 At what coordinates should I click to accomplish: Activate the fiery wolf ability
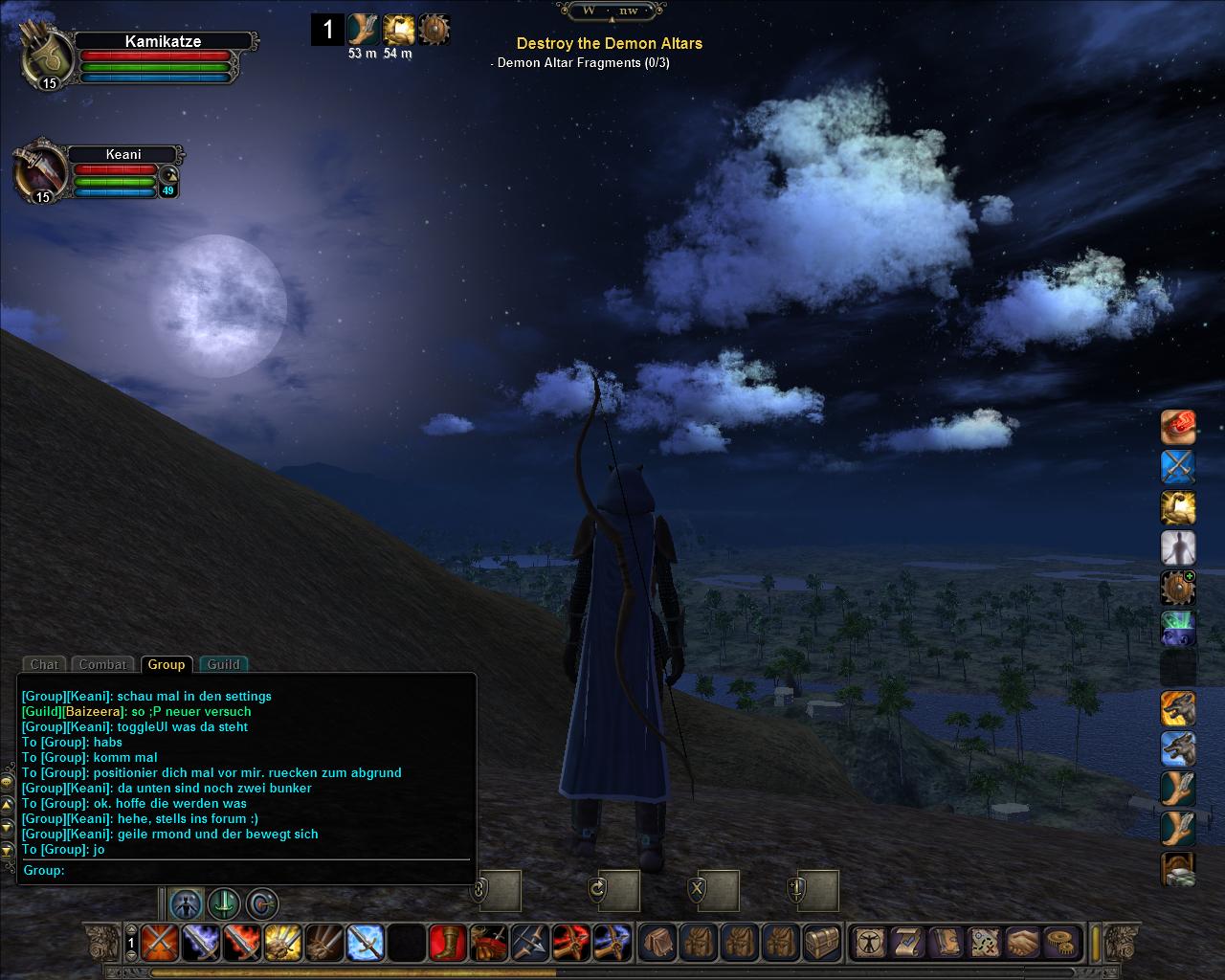coord(1178,709)
